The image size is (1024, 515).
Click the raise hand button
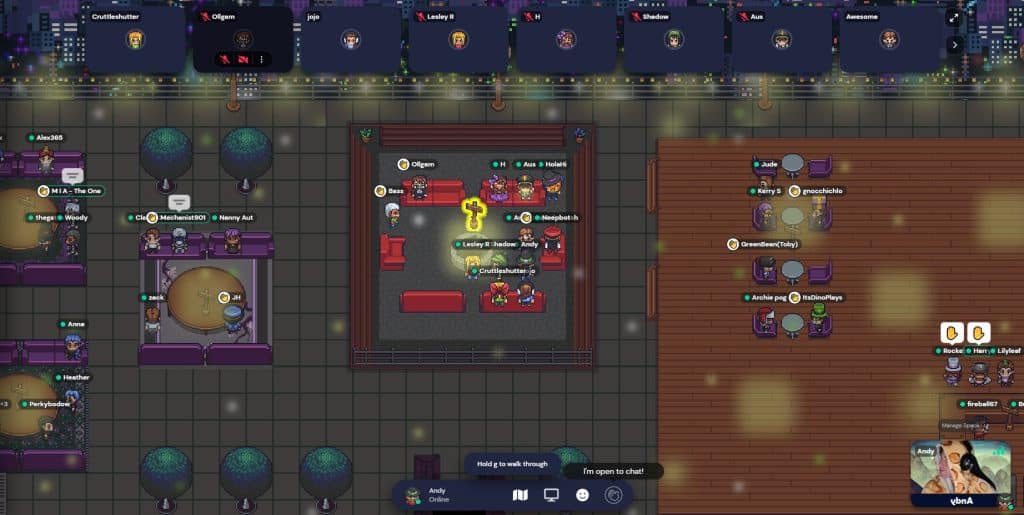(x=614, y=495)
